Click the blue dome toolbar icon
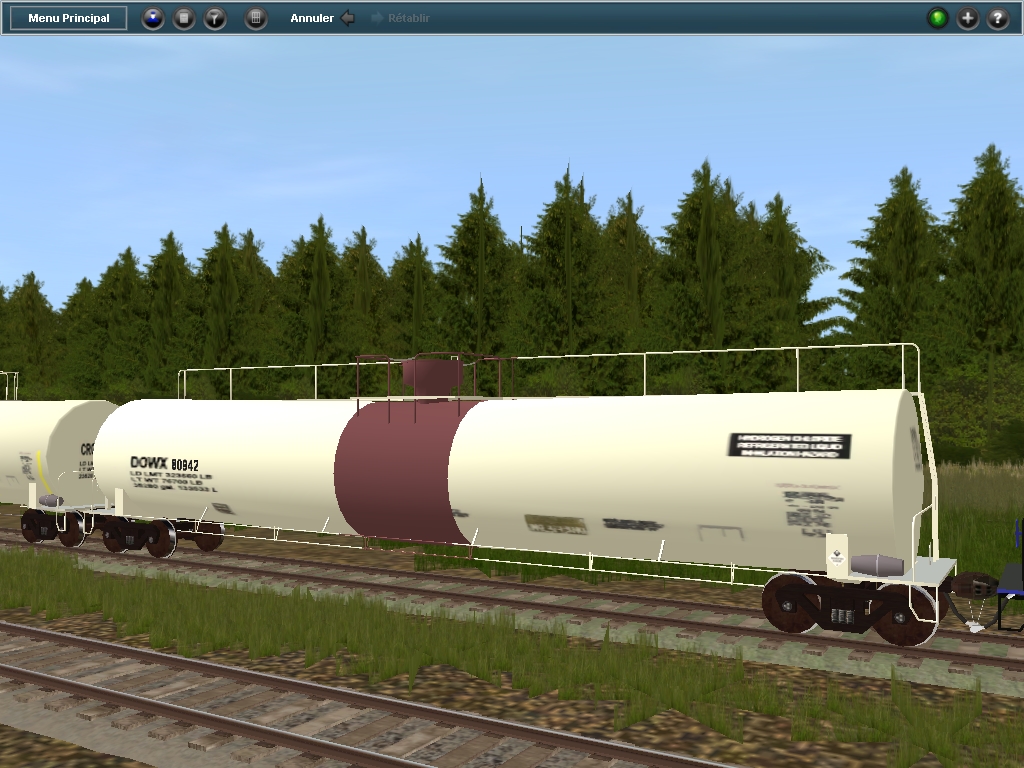Screen dimensions: 1024x768 tap(153, 18)
